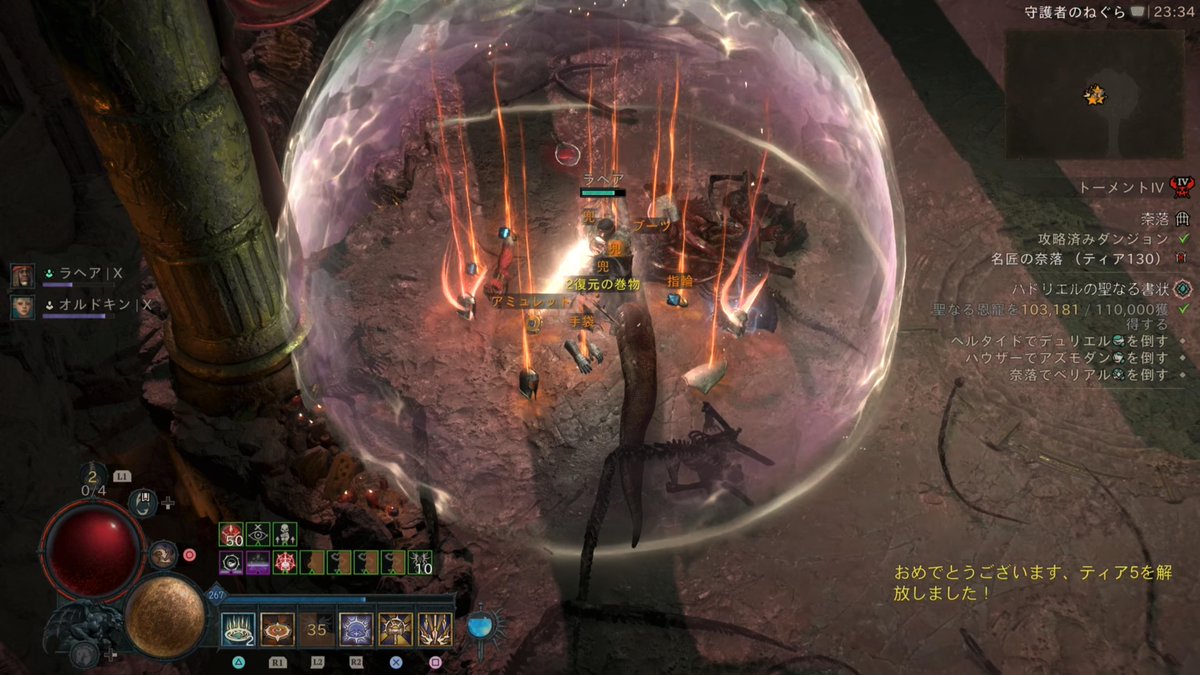Click the Torment IV difficulty icon
1200x675 pixels.
click(1183, 187)
